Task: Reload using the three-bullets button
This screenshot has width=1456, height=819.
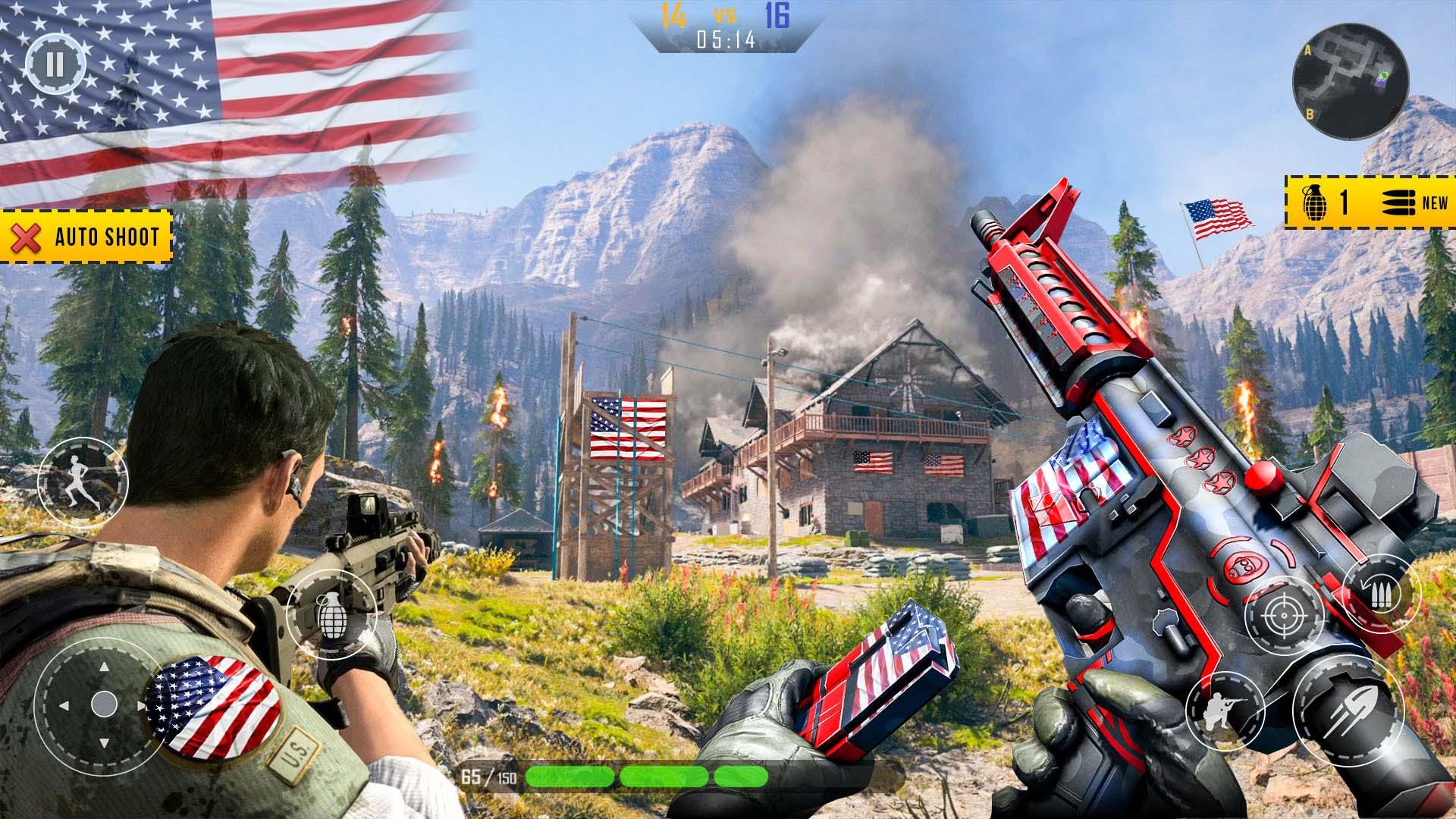Action: [1381, 592]
